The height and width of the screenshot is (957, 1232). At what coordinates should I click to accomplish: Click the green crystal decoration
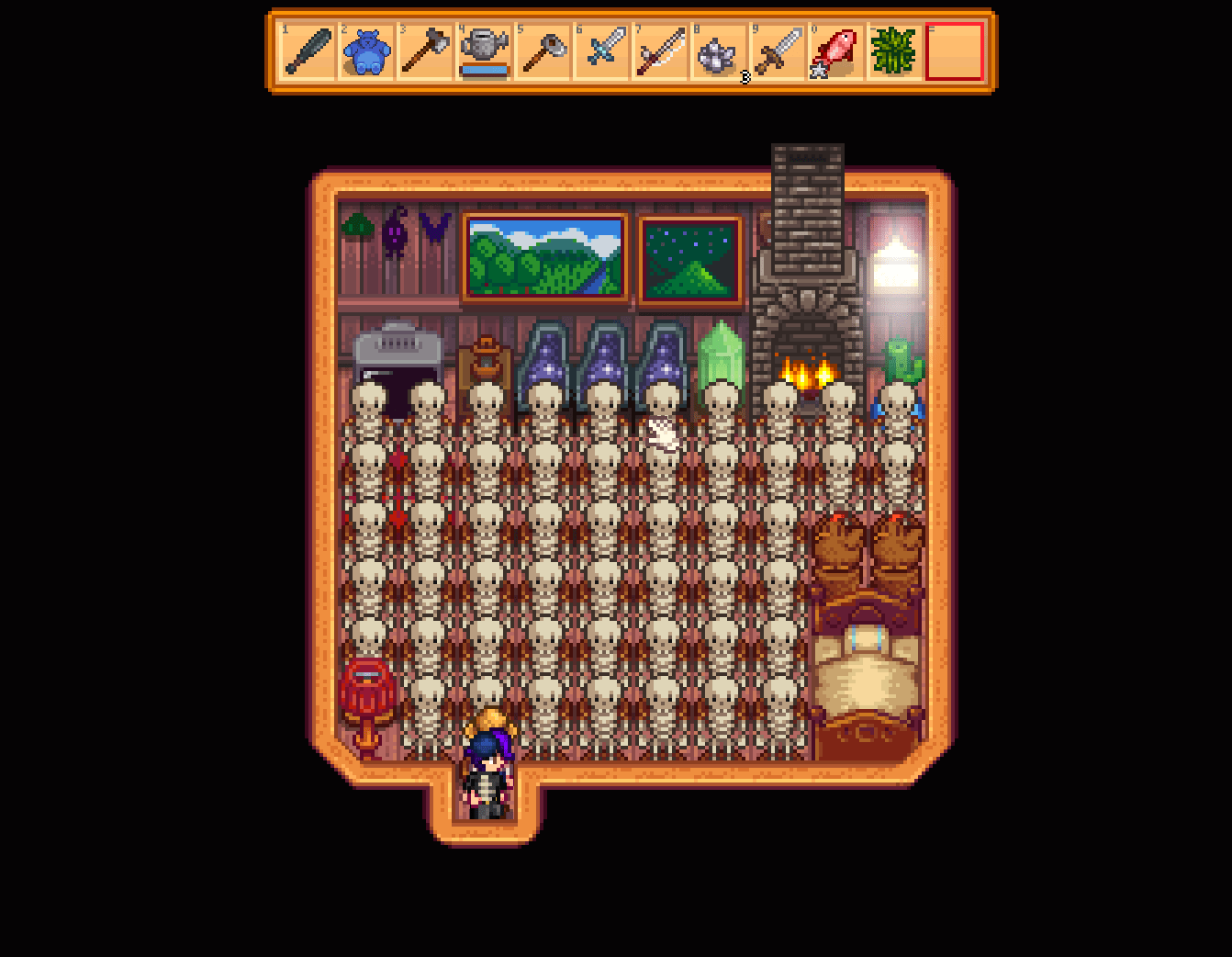click(722, 354)
